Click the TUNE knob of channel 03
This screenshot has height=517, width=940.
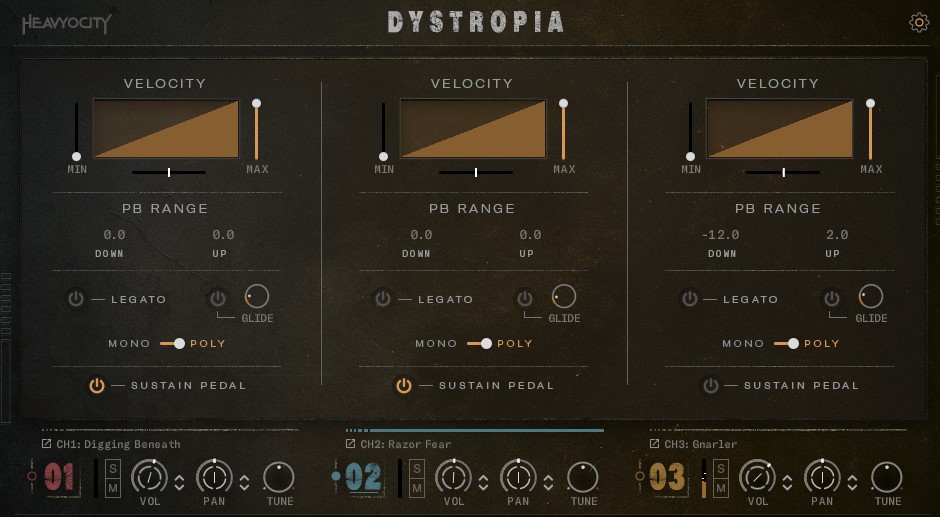[887, 477]
